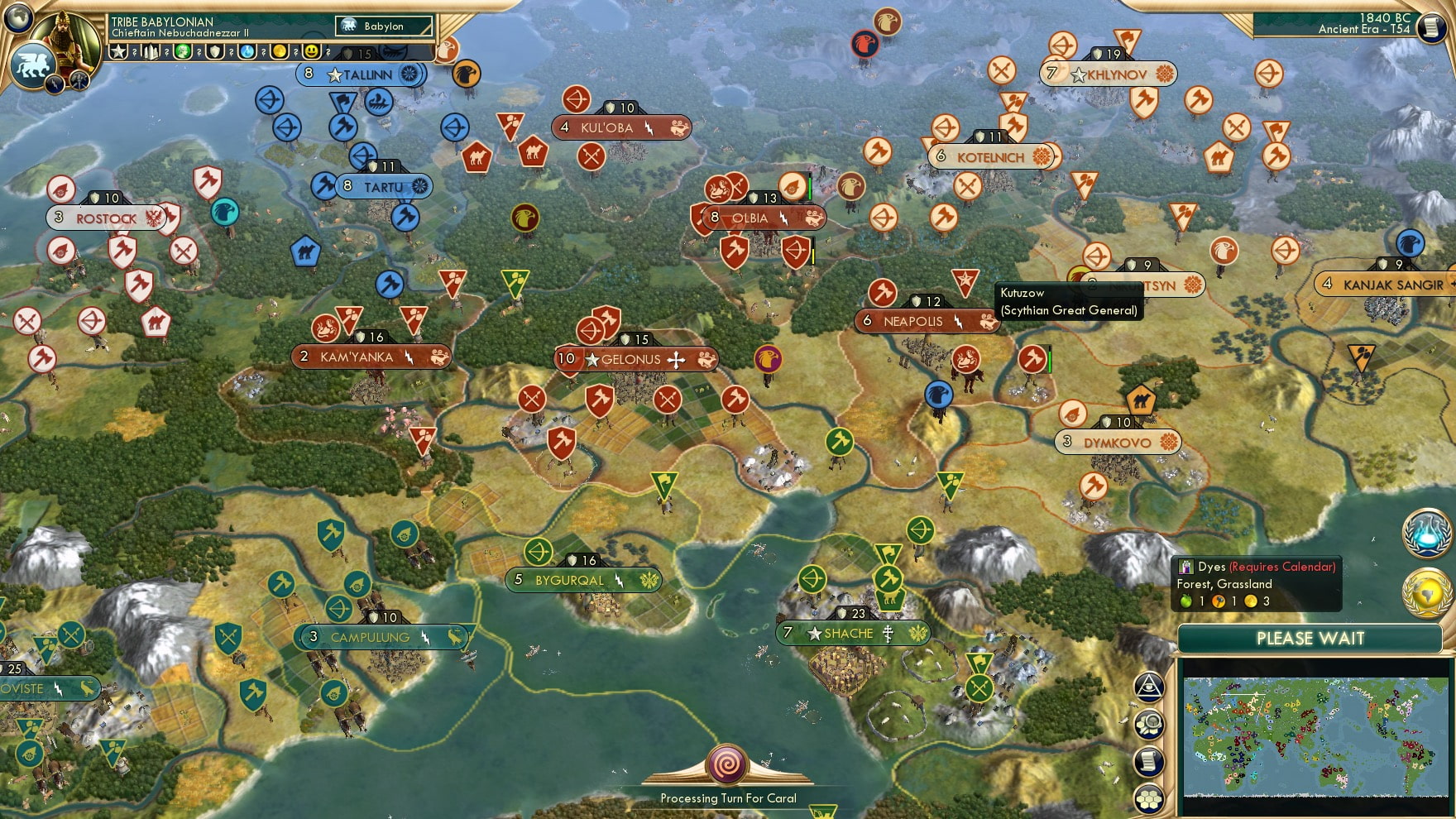Click the gold coin icon in the top bar

(280, 52)
